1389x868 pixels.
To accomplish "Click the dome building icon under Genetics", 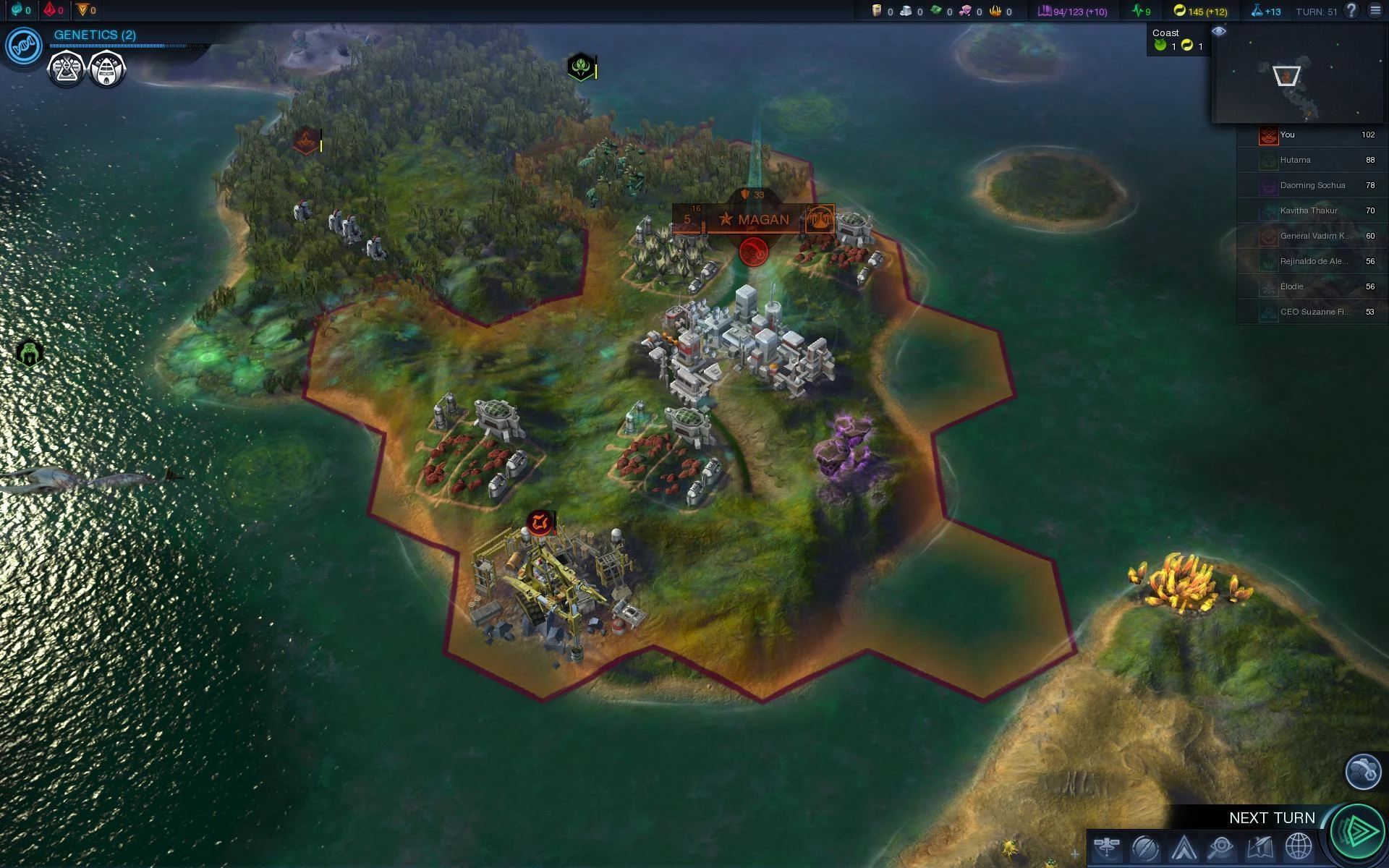I will [x=107, y=70].
